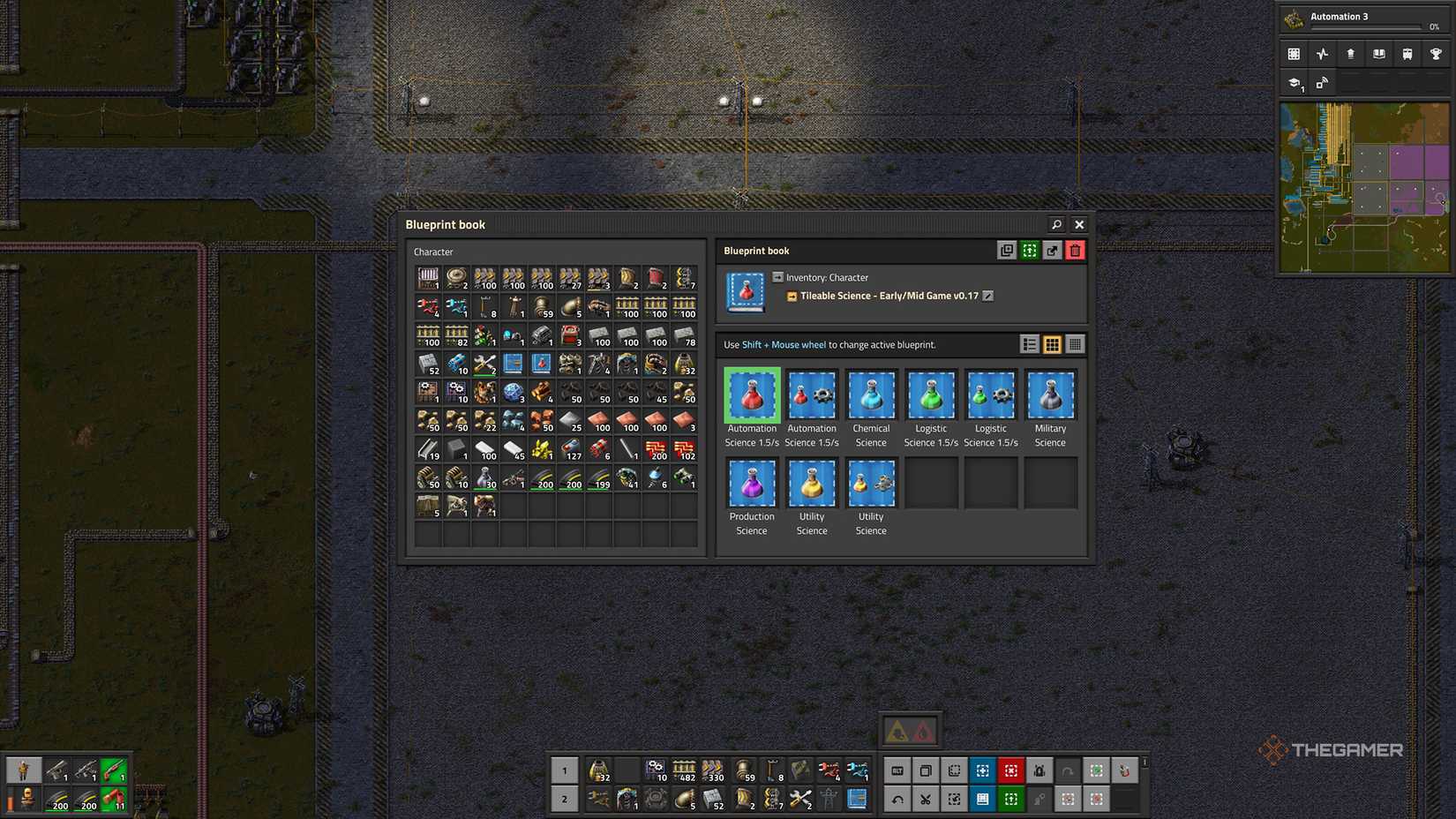Open search in the Blueprint book window
This screenshot has height=819, width=1456.
tap(1056, 224)
